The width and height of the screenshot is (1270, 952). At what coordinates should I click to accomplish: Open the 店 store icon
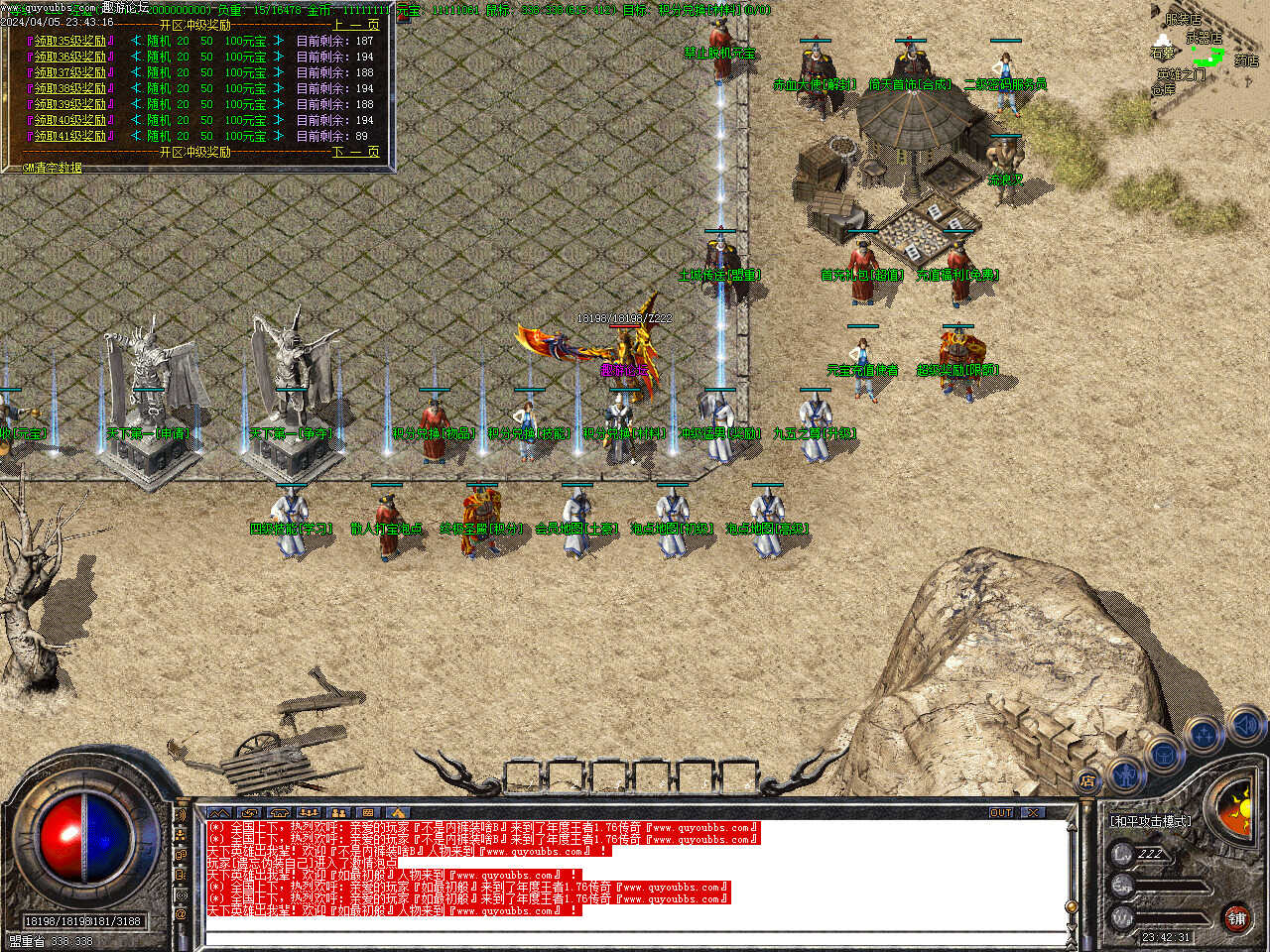(x=1088, y=781)
